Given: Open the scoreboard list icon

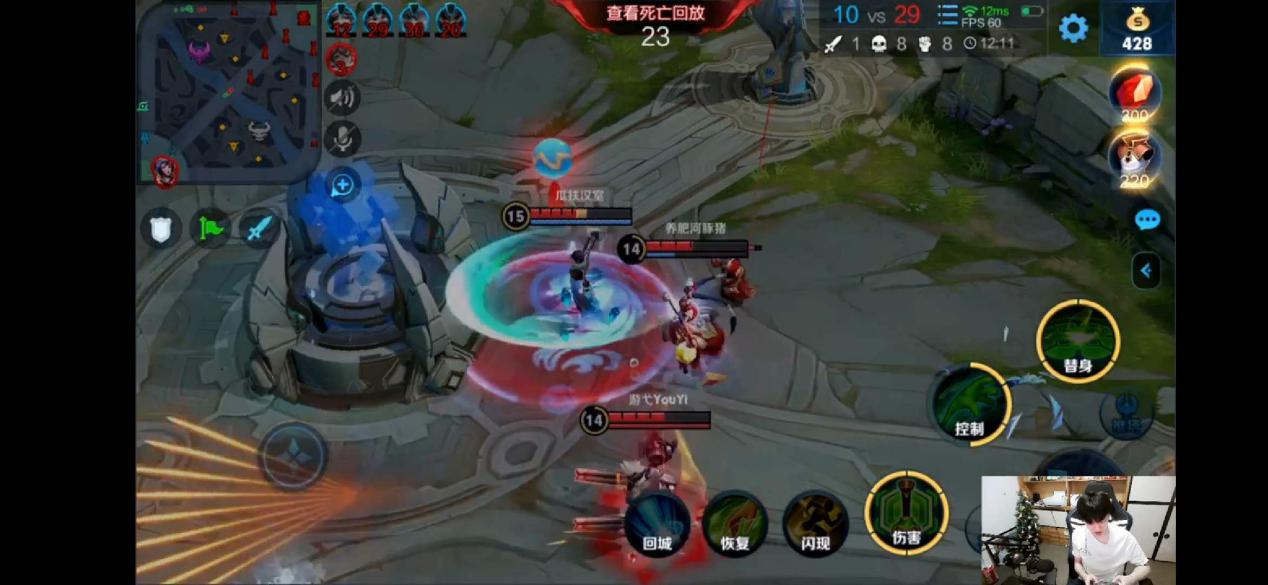Looking at the screenshot, I should 947,15.
